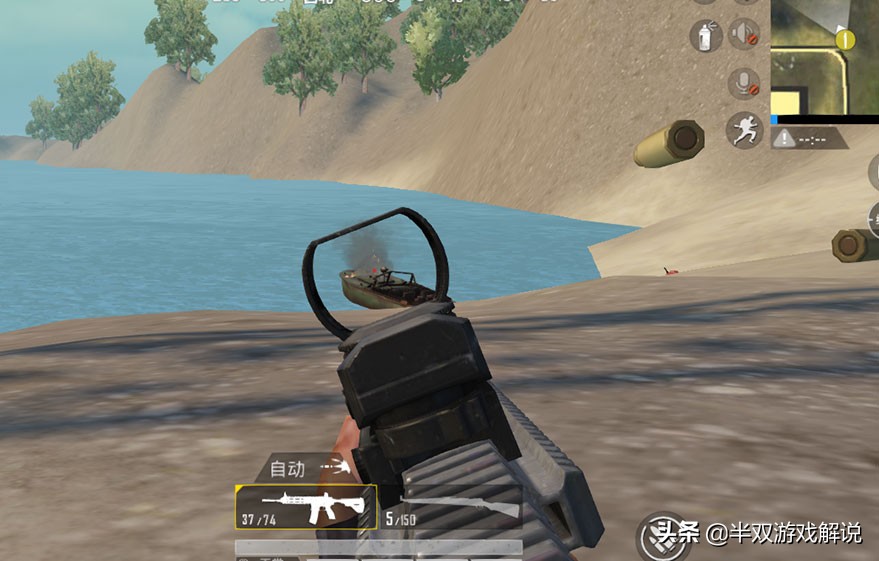This screenshot has width=879, height=561.
Task: Activate the running man sprint icon
Action: click(x=744, y=130)
